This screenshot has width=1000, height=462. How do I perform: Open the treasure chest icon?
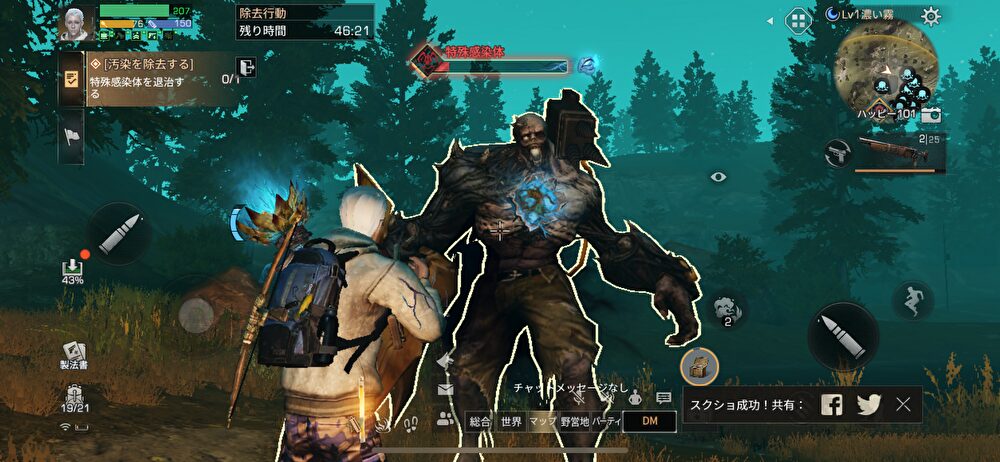[698, 365]
